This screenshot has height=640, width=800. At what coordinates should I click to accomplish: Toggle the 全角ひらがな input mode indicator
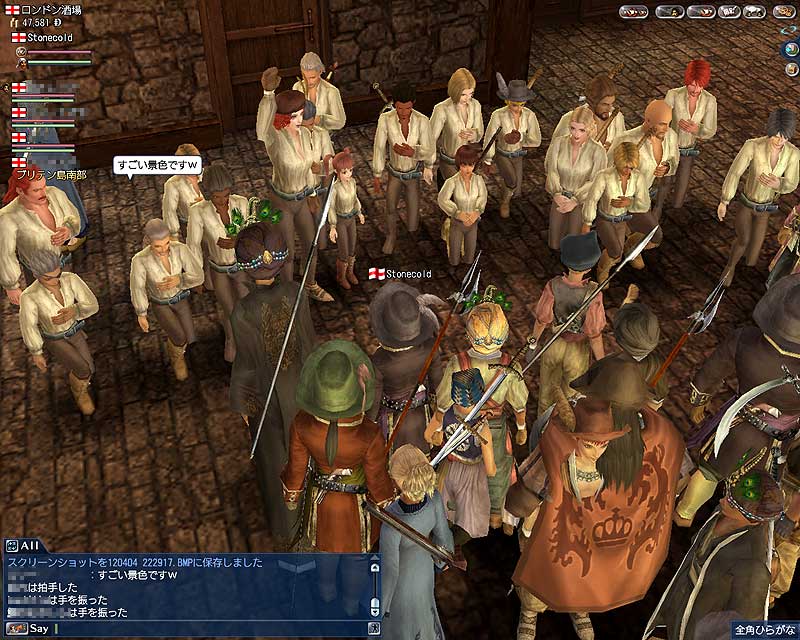click(764, 630)
